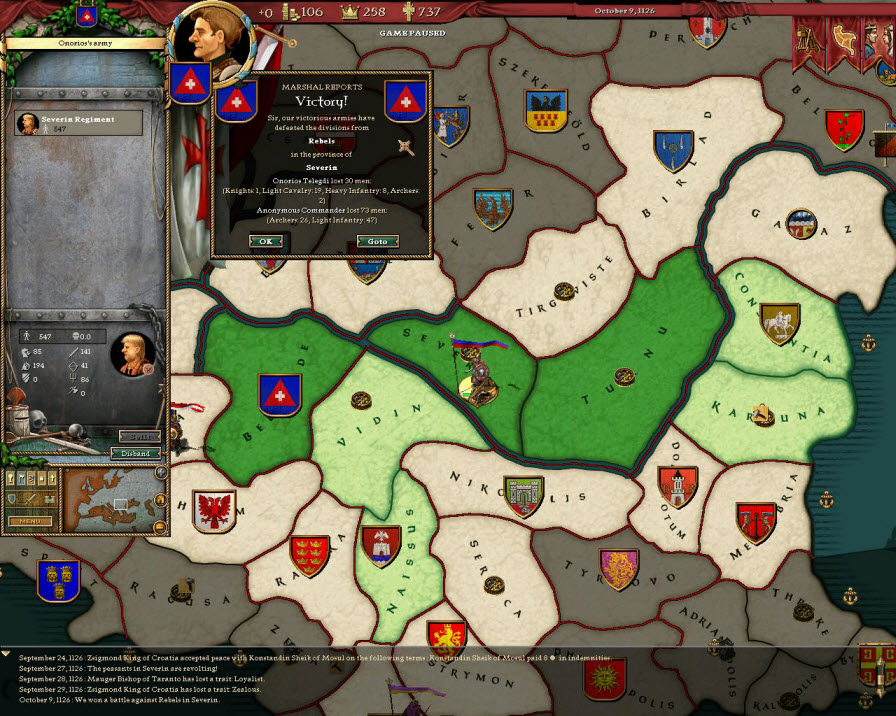
Task: Split the selected army
Action: [138, 437]
